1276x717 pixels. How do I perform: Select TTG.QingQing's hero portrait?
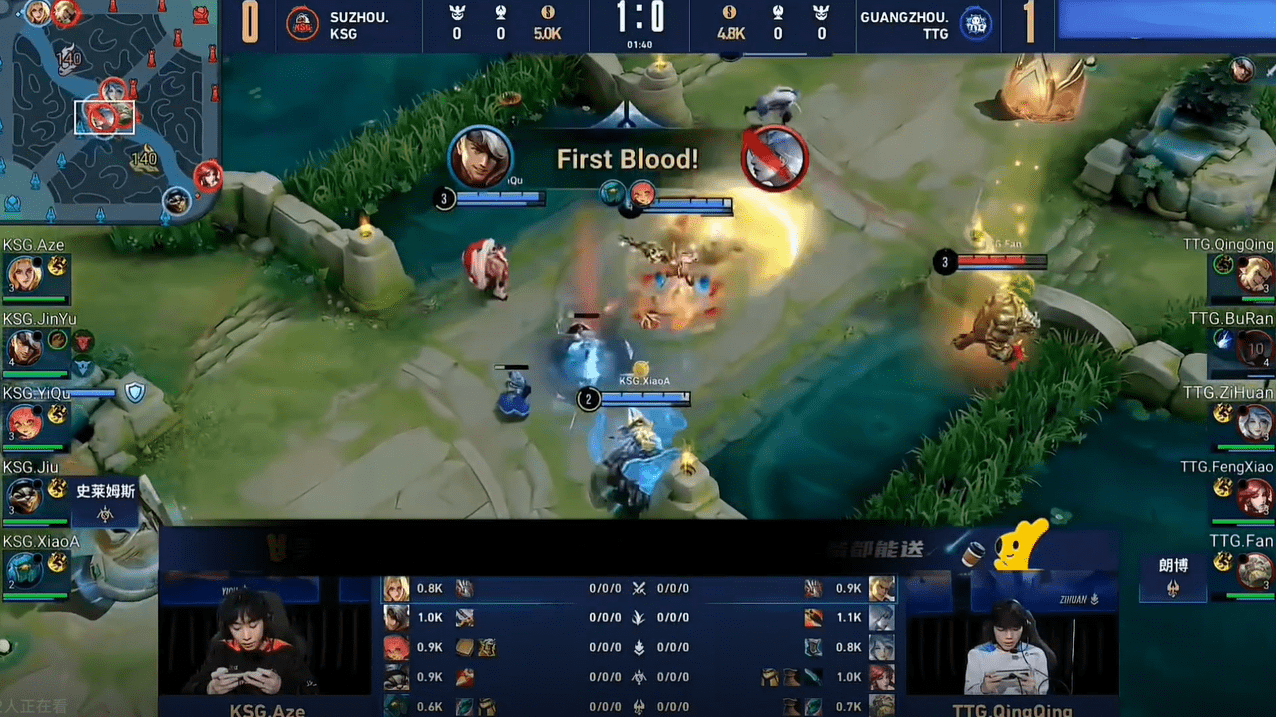1254,274
